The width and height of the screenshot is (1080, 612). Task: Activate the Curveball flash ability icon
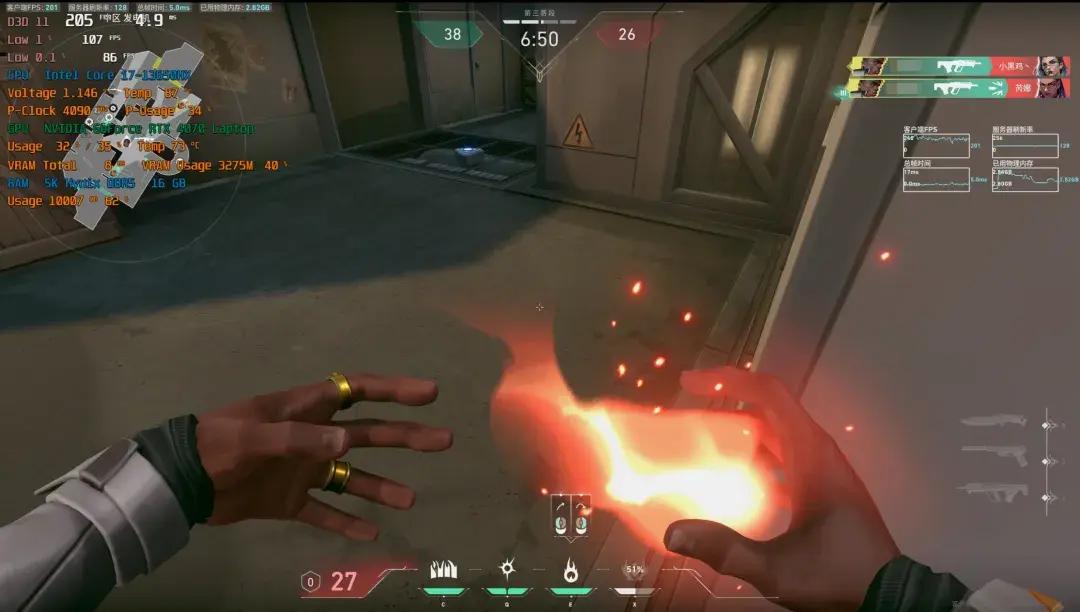(507, 570)
